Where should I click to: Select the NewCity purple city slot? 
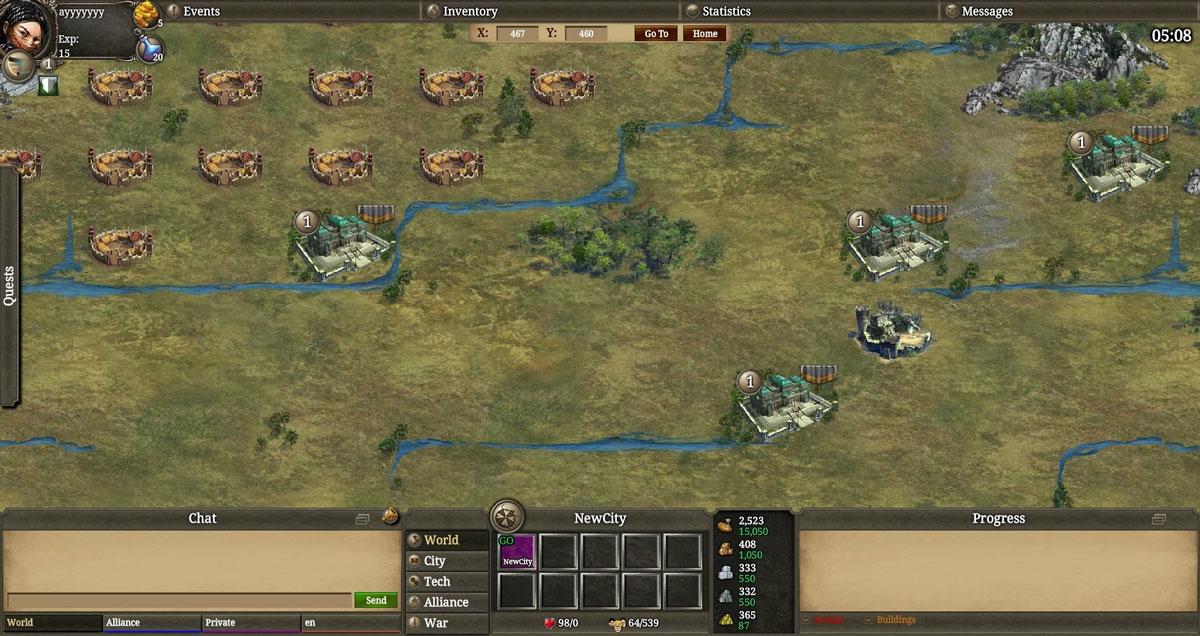(x=517, y=551)
